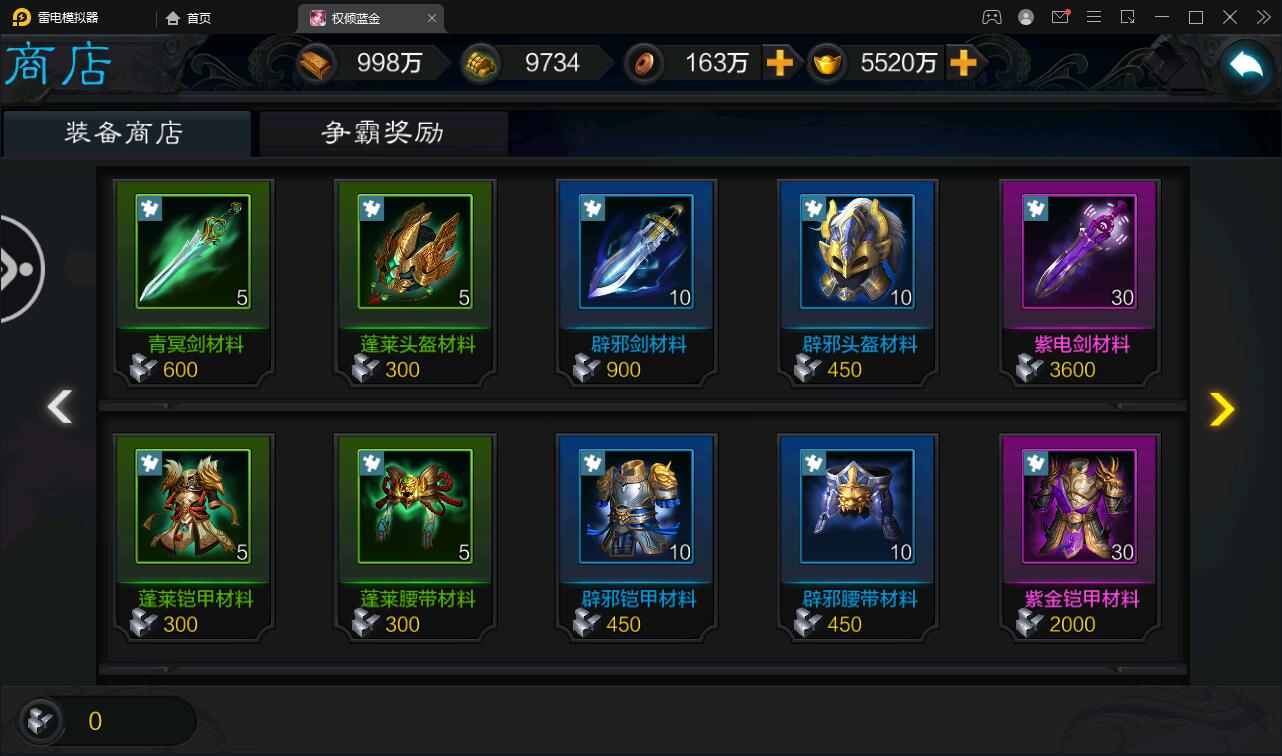Buy the 辟邪剑材料 item

click(x=637, y=252)
